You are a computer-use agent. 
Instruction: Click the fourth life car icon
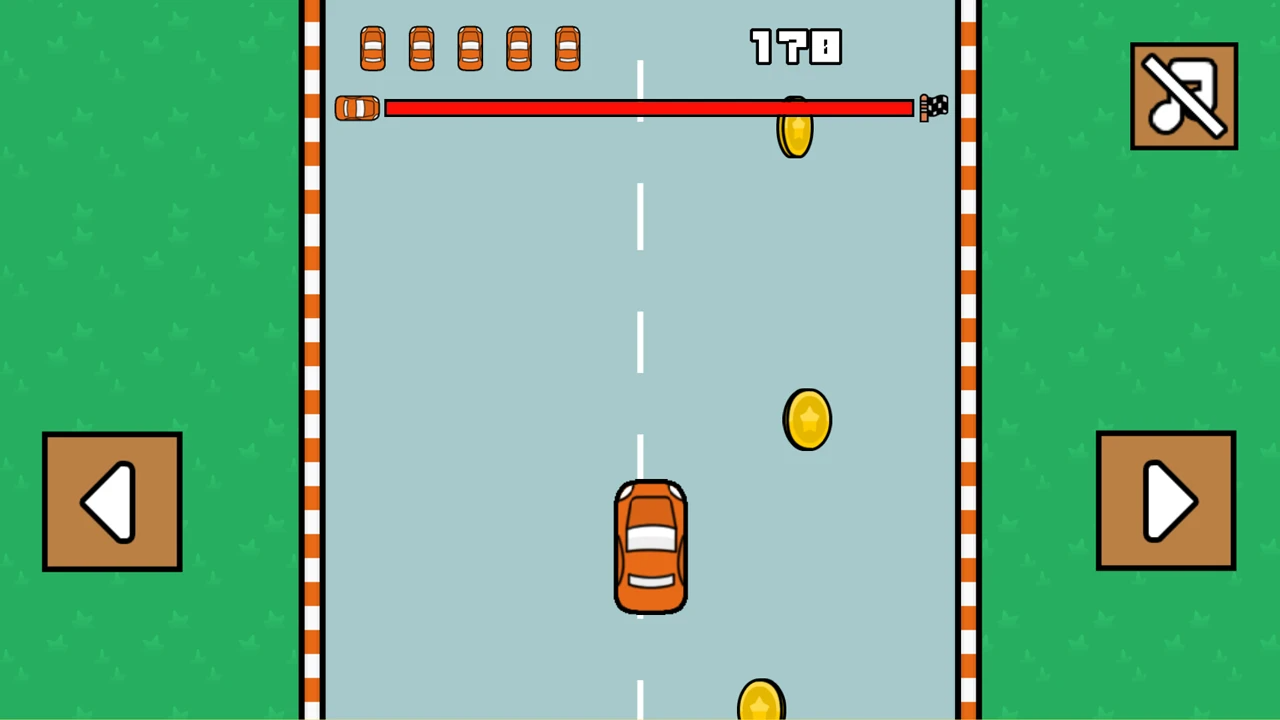coord(518,48)
